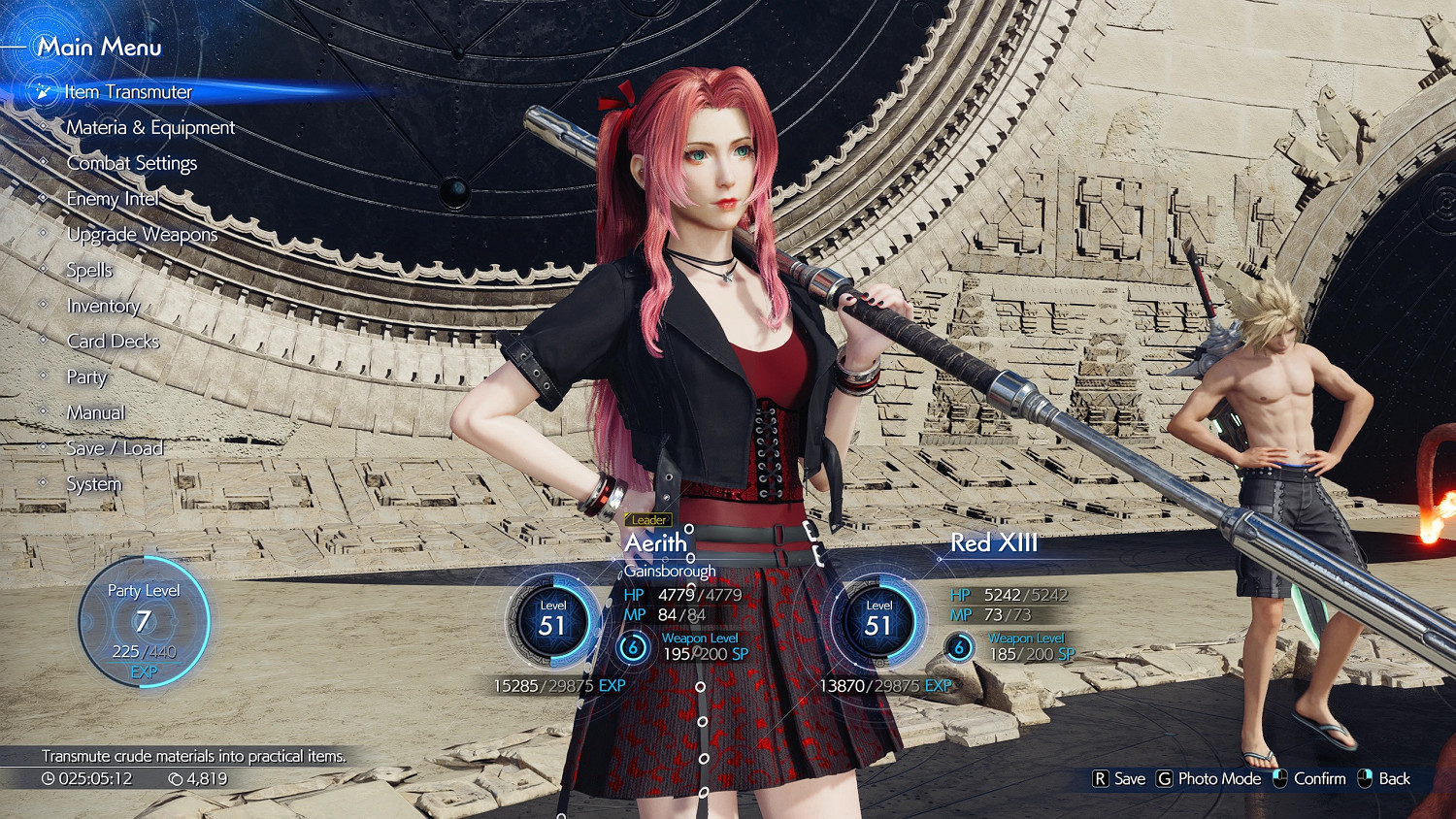This screenshot has width=1456, height=819.
Task: Choose Card Decks from the menu
Action: click(x=113, y=342)
